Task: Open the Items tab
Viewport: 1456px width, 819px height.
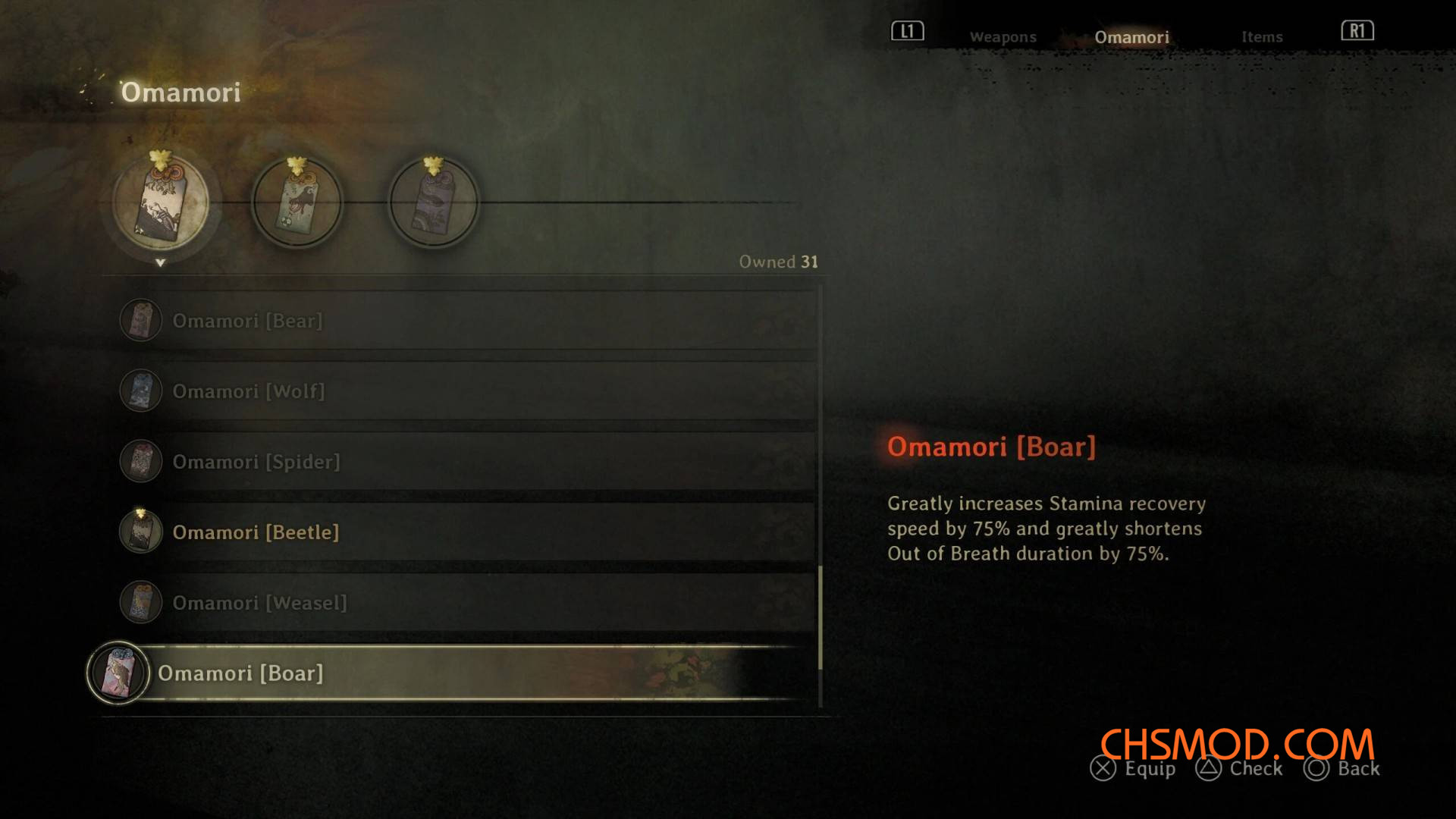Action: 1262,36
